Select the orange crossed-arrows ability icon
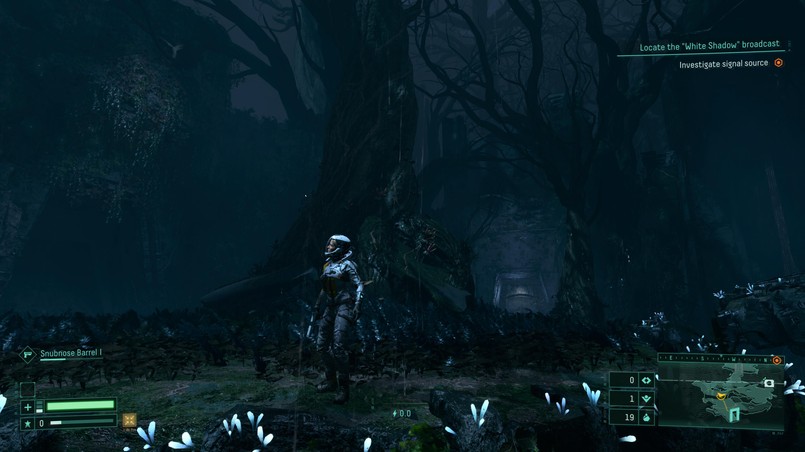The image size is (805, 452). pyautogui.click(x=129, y=422)
